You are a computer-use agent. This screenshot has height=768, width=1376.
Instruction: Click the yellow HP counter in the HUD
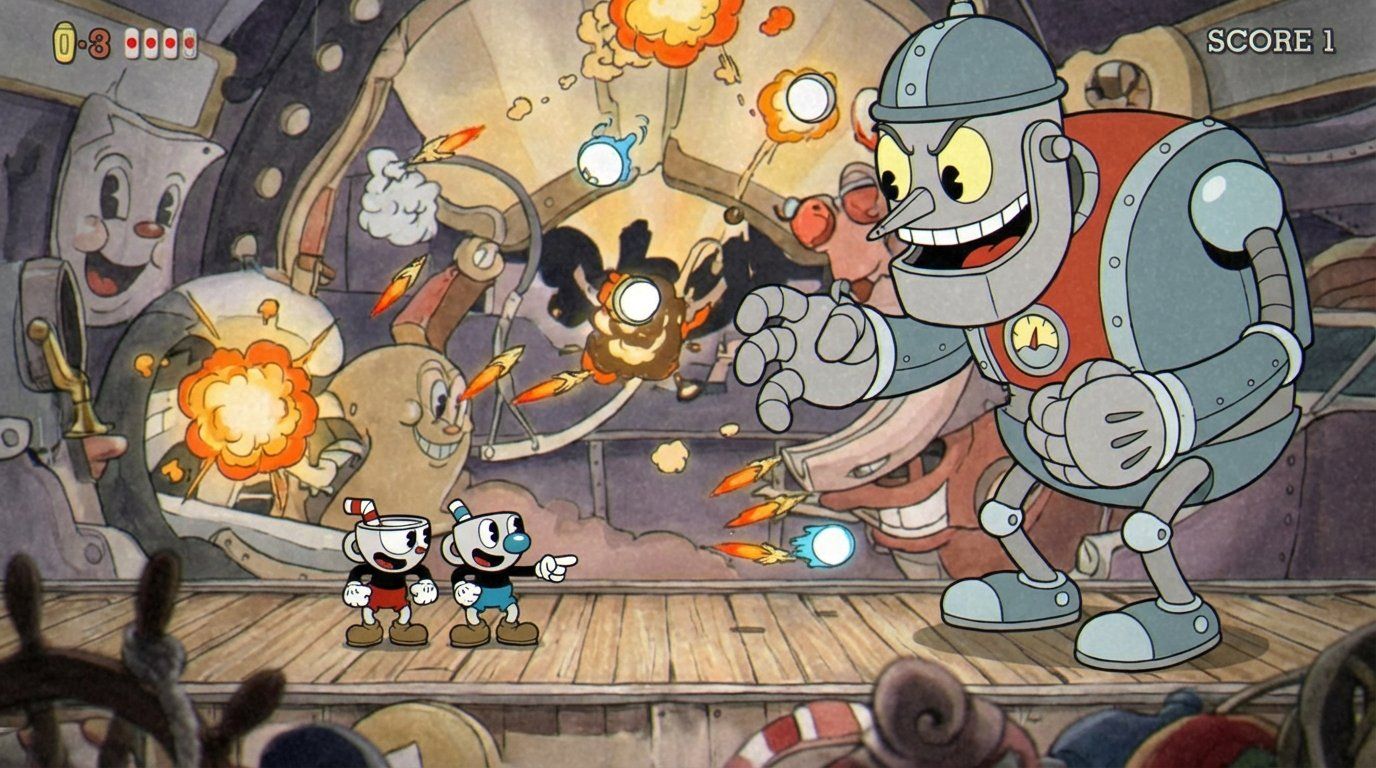(x=63, y=41)
